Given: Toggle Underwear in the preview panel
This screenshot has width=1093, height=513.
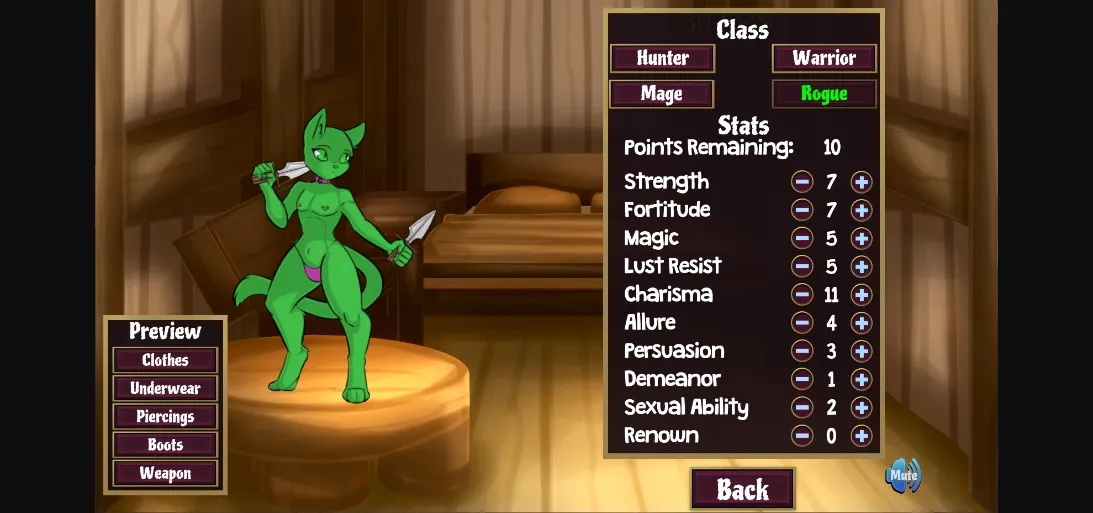Looking at the screenshot, I should [165, 388].
